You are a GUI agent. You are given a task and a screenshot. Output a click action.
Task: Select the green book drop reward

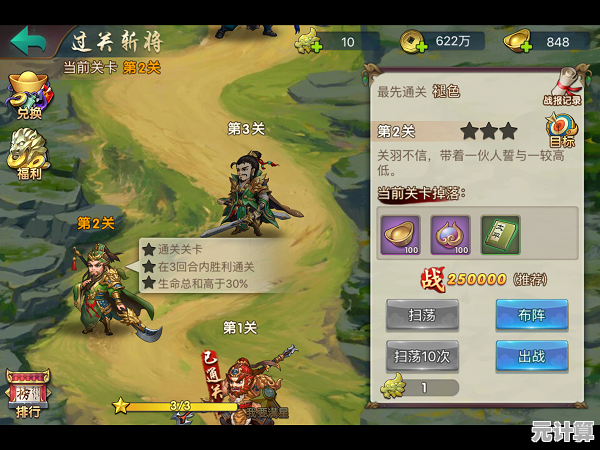click(501, 235)
